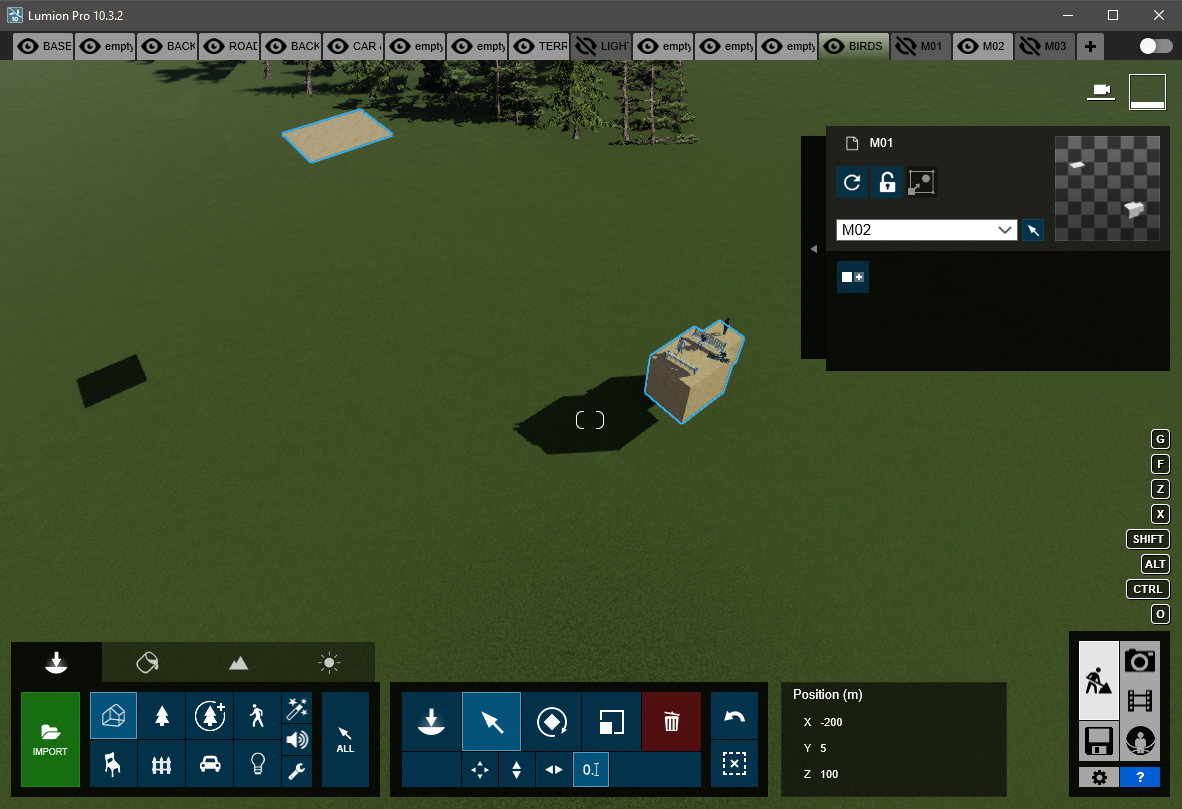The image size is (1182, 809).
Task: Switch to the Landscape mountain tab
Action: pos(238,662)
